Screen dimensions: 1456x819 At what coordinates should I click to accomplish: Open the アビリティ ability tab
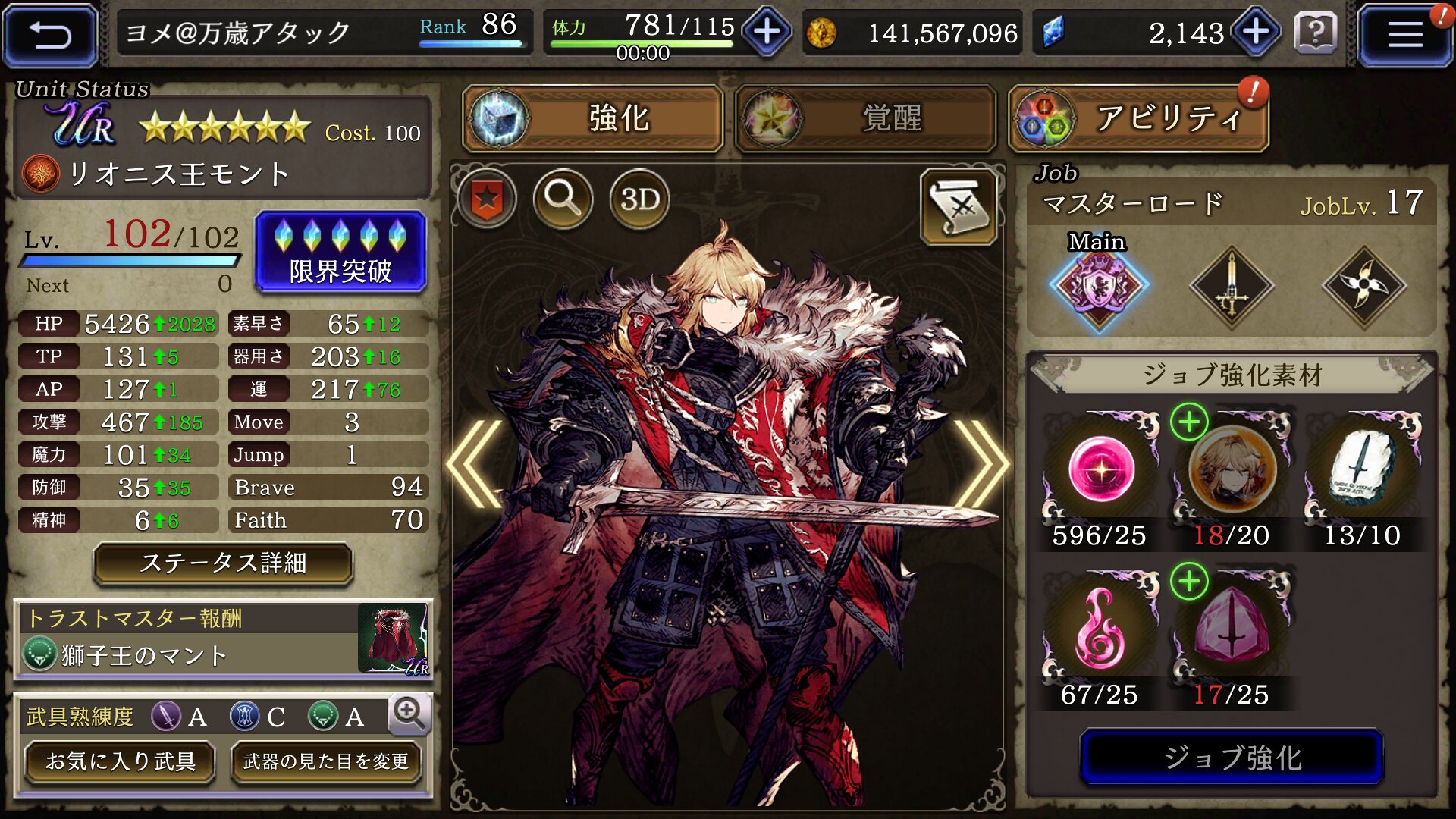pyautogui.click(x=1138, y=118)
